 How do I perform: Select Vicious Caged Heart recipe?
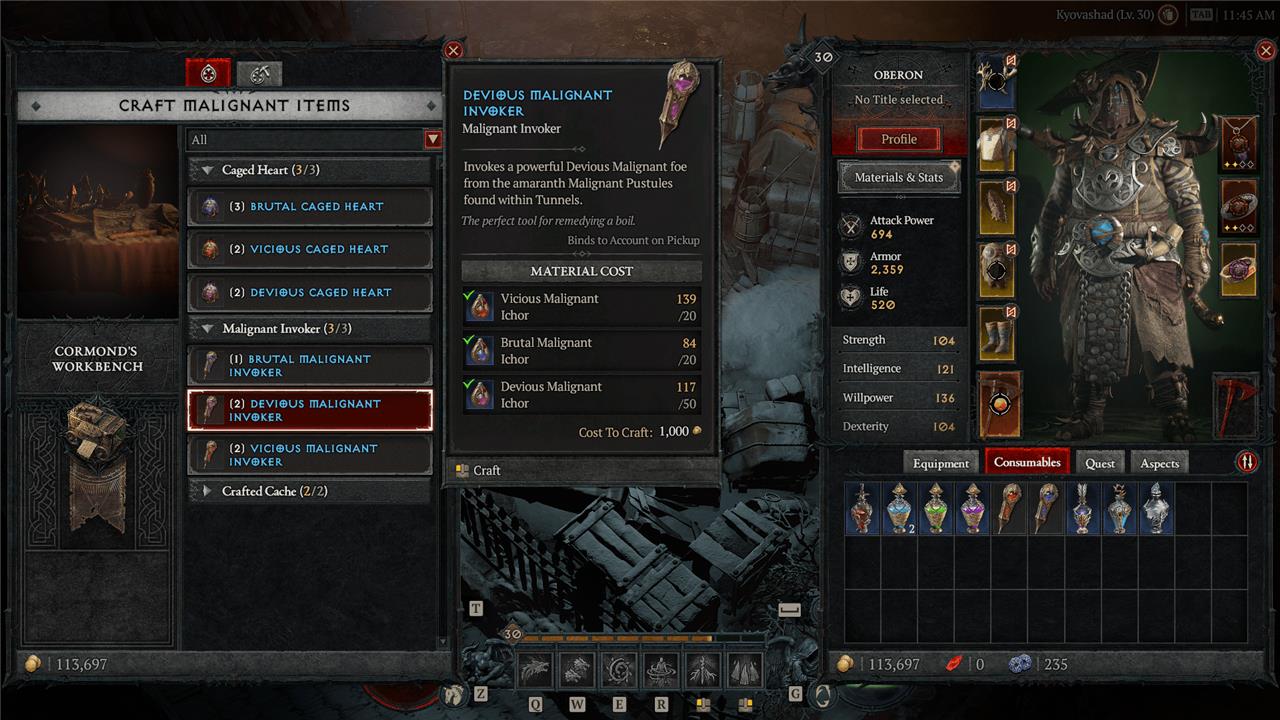pyautogui.click(x=310, y=250)
